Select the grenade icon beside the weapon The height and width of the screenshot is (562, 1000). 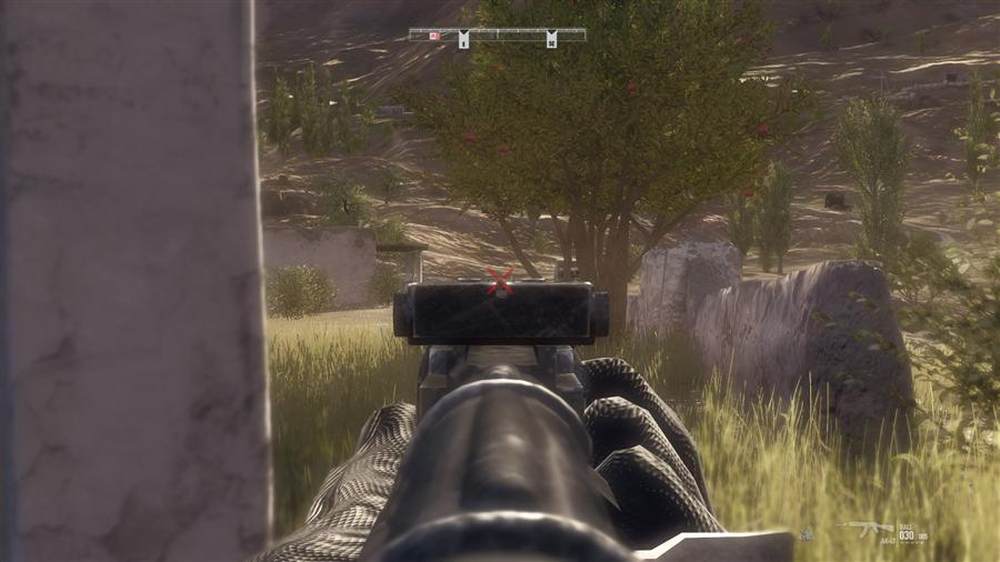(x=807, y=535)
